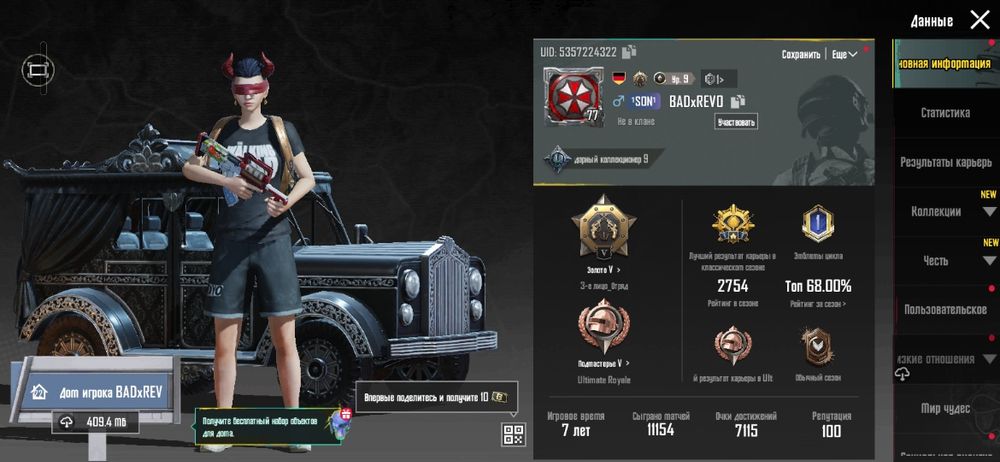Viewport: 1000px width, 462px height.
Task: Open the Рейтинг за сезон link
Action: (818, 303)
